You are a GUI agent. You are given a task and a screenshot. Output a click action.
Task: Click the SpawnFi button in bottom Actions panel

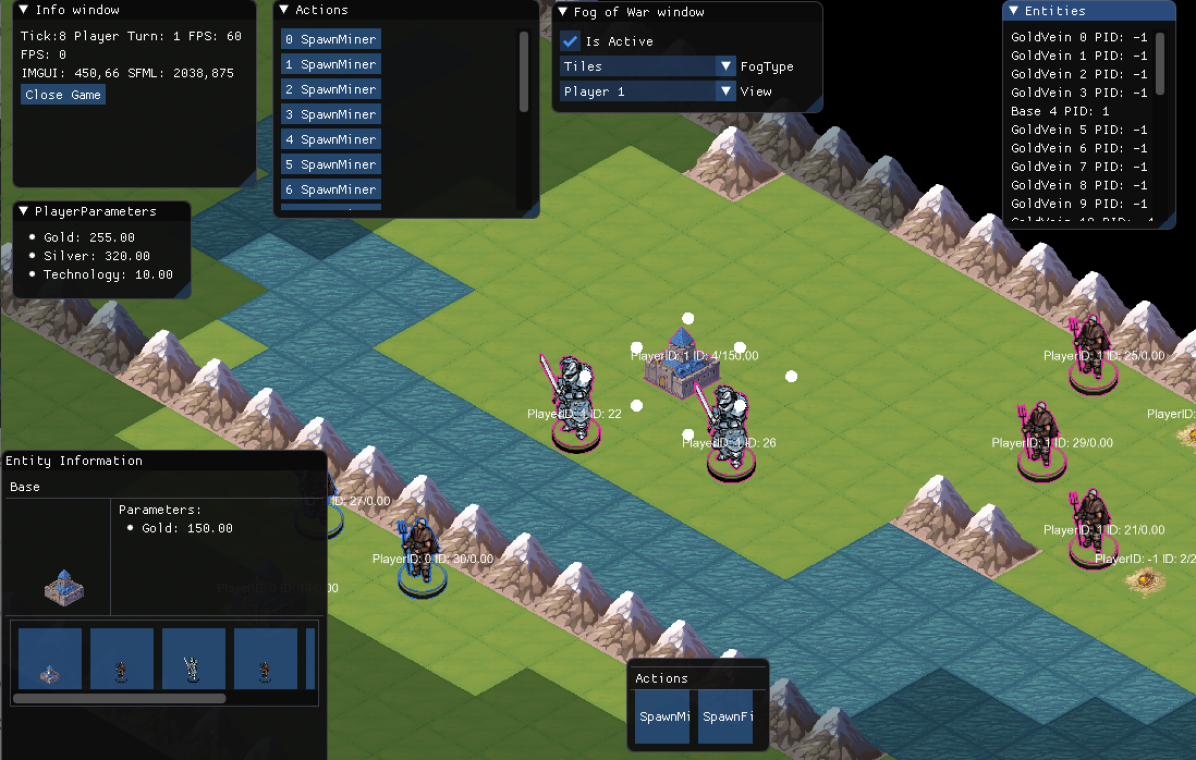pos(726,716)
